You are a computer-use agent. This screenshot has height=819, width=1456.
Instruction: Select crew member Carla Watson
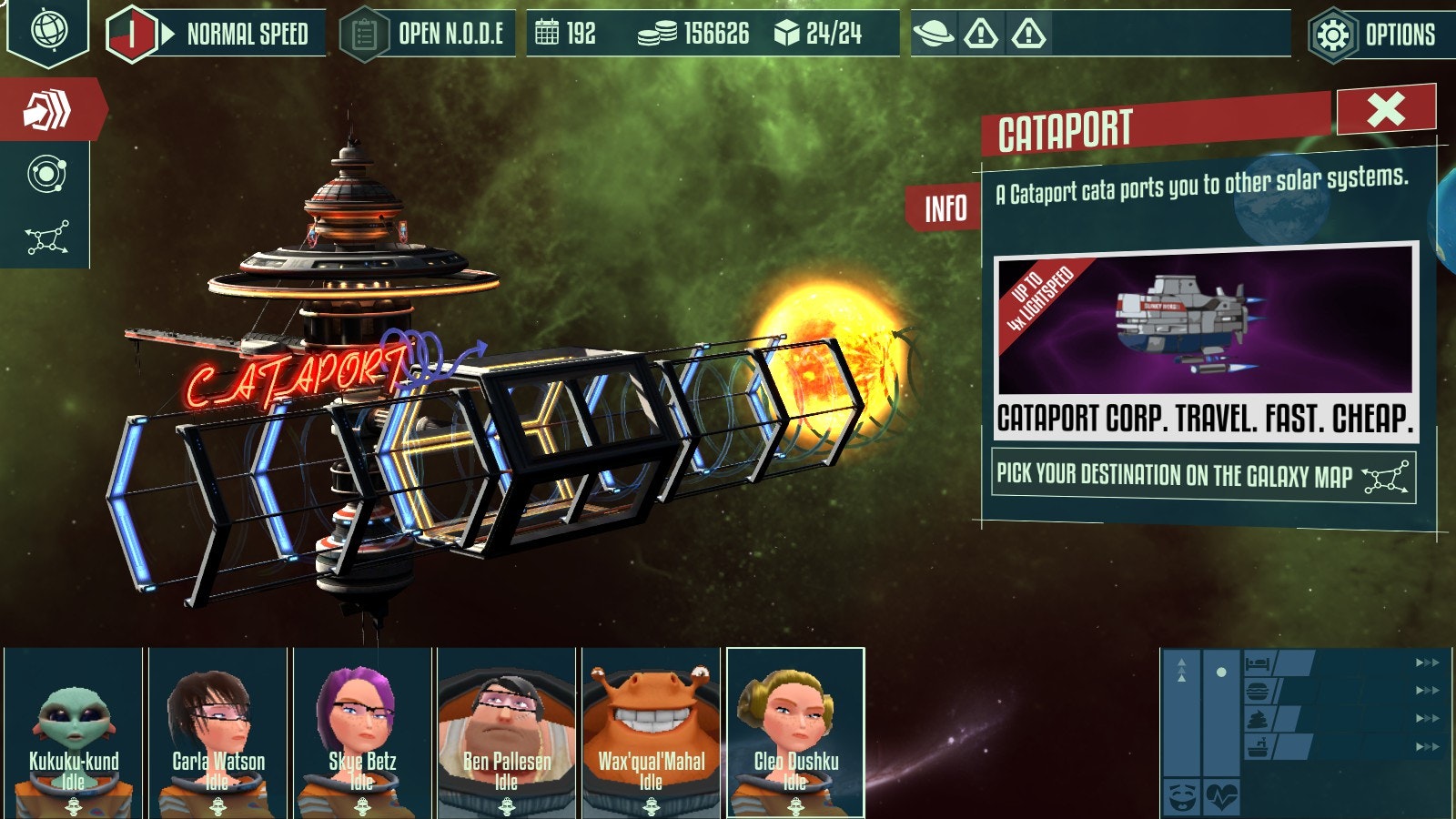coord(218,733)
